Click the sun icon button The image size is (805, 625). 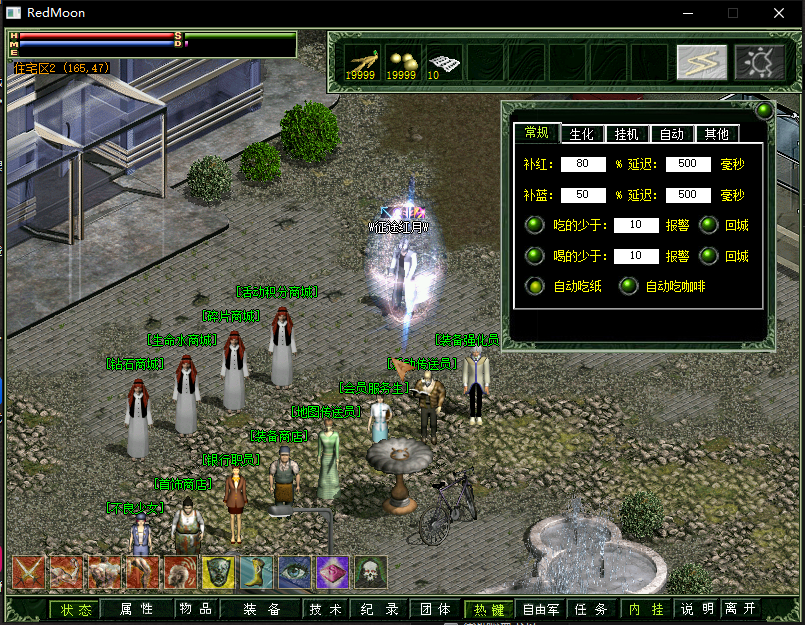click(759, 62)
